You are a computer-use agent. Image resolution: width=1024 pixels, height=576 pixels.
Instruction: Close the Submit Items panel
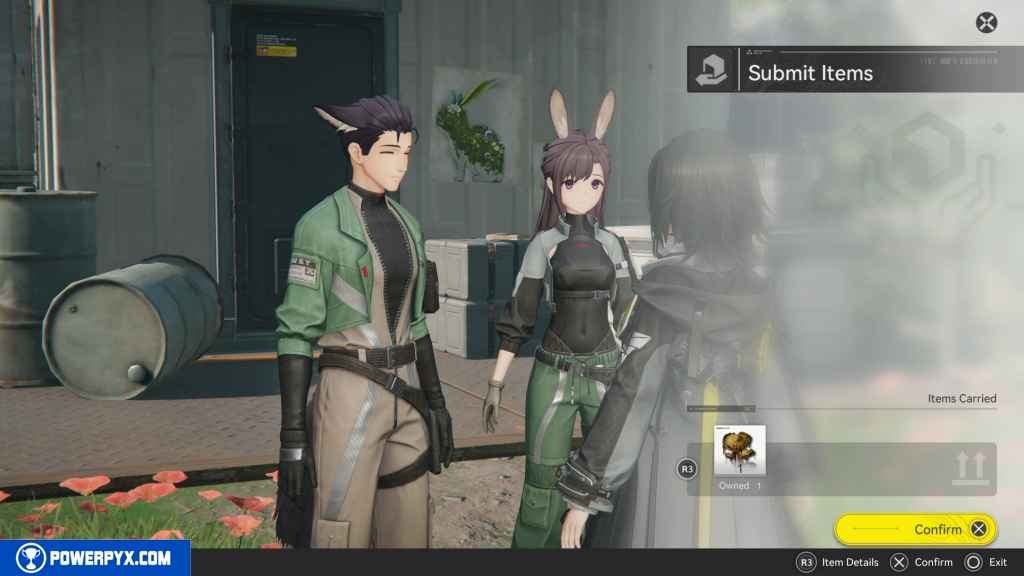pos(986,22)
